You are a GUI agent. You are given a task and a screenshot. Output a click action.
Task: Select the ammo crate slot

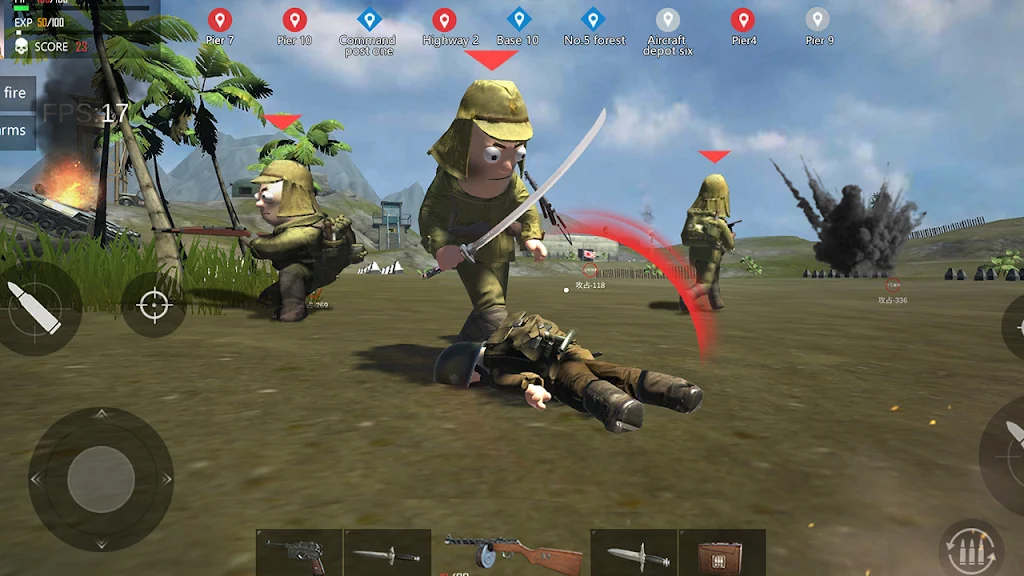point(722,553)
